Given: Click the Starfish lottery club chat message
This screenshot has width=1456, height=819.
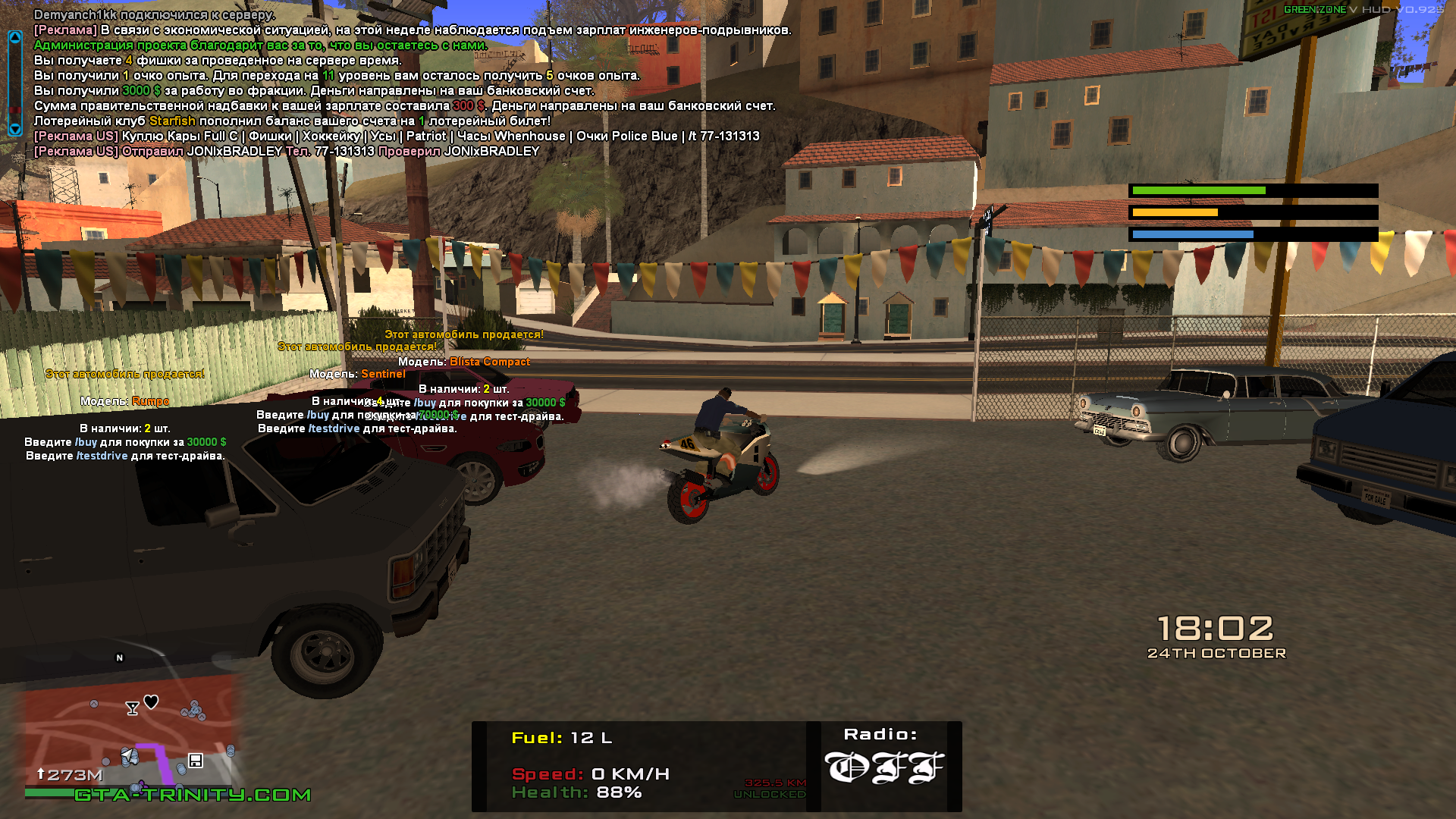Looking at the screenshot, I should point(292,121).
